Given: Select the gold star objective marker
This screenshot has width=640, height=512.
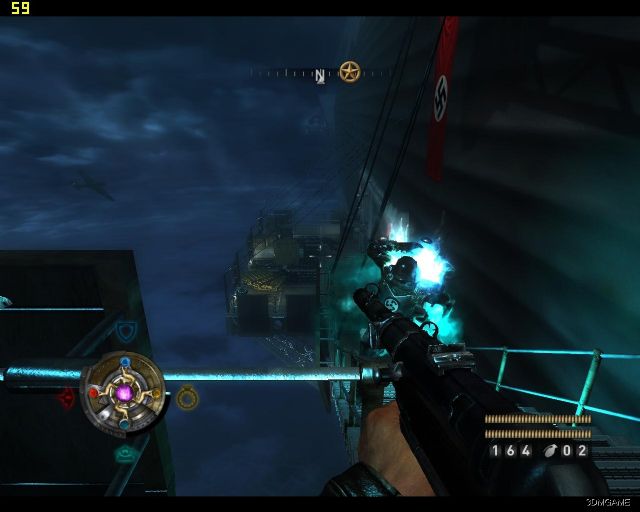Looking at the screenshot, I should point(348,71).
